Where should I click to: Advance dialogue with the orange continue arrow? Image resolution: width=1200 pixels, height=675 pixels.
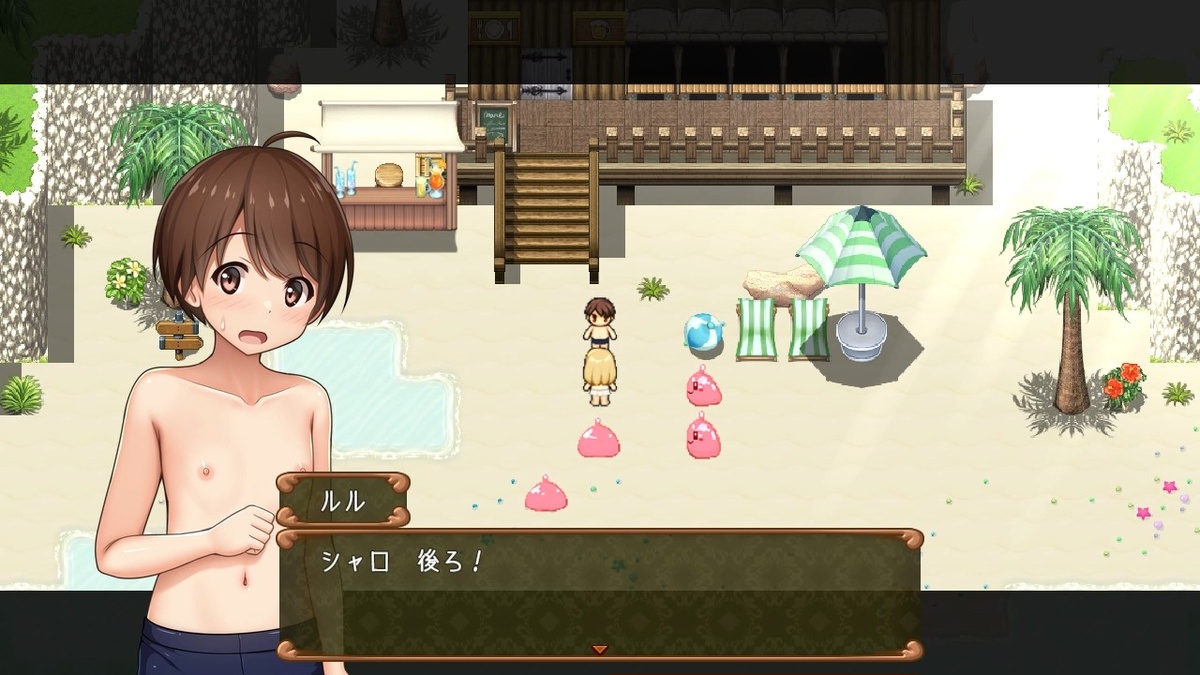[x=600, y=650]
